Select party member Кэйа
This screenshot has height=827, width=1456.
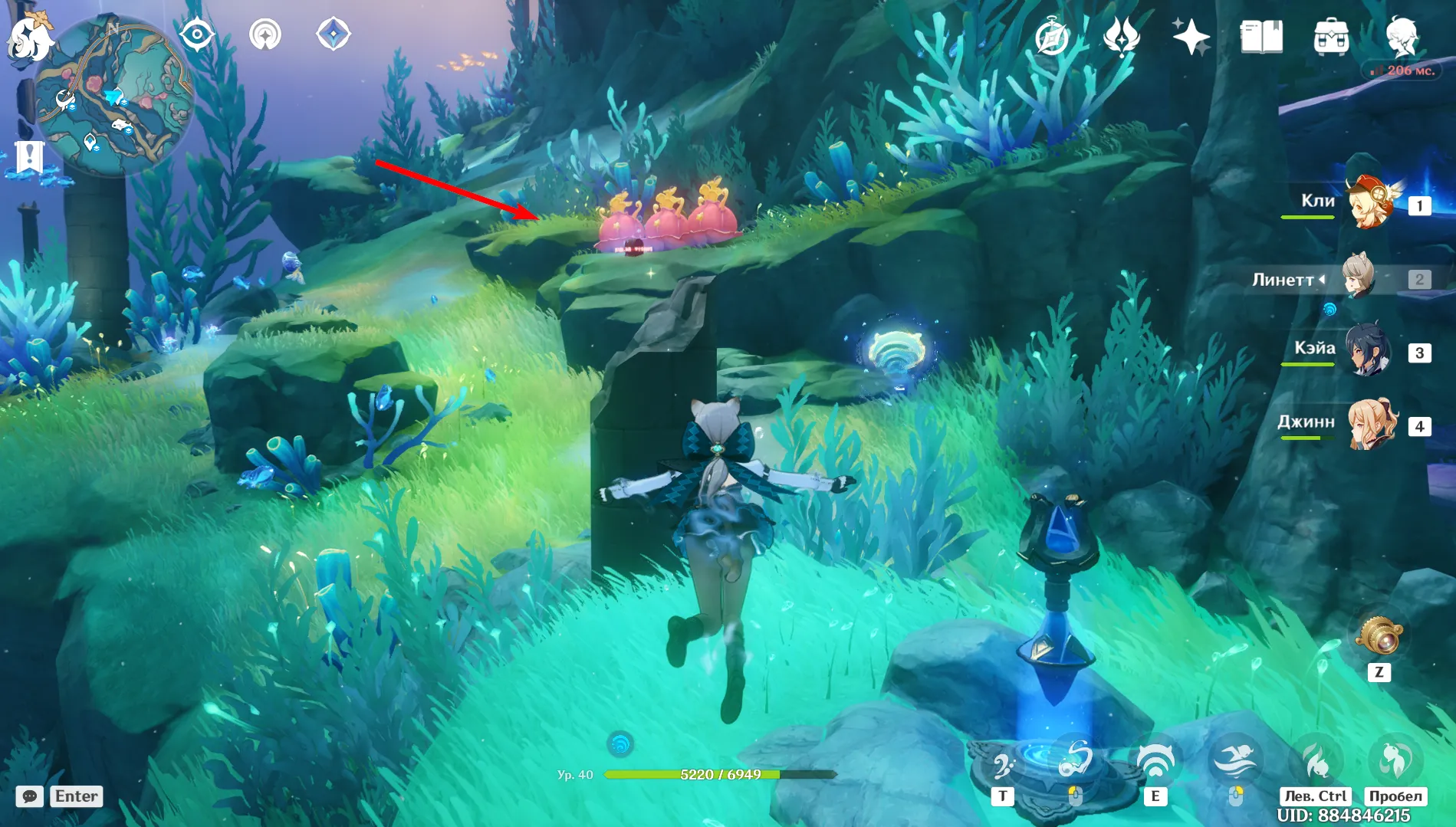click(x=1368, y=351)
